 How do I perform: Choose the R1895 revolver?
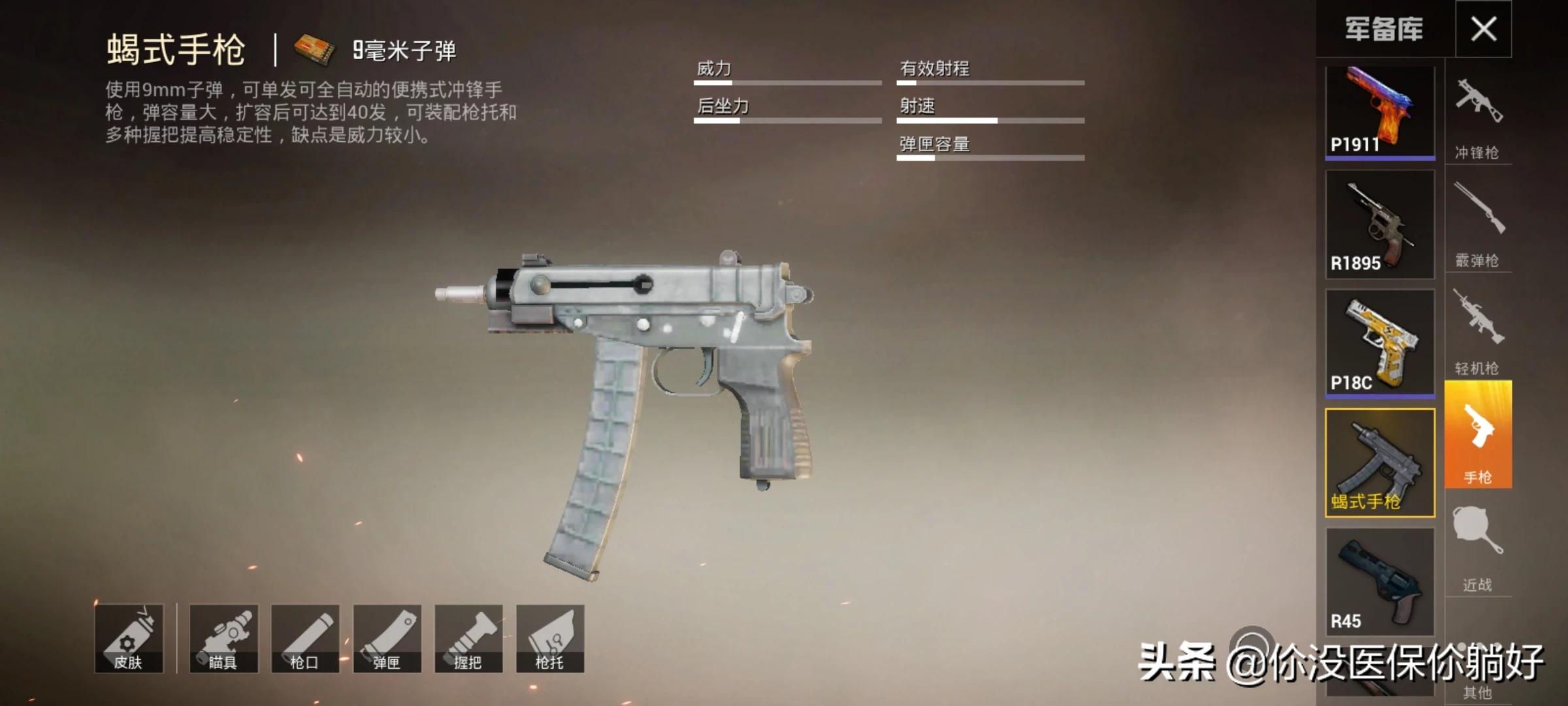pyautogui.click(x=1380, y=225)
